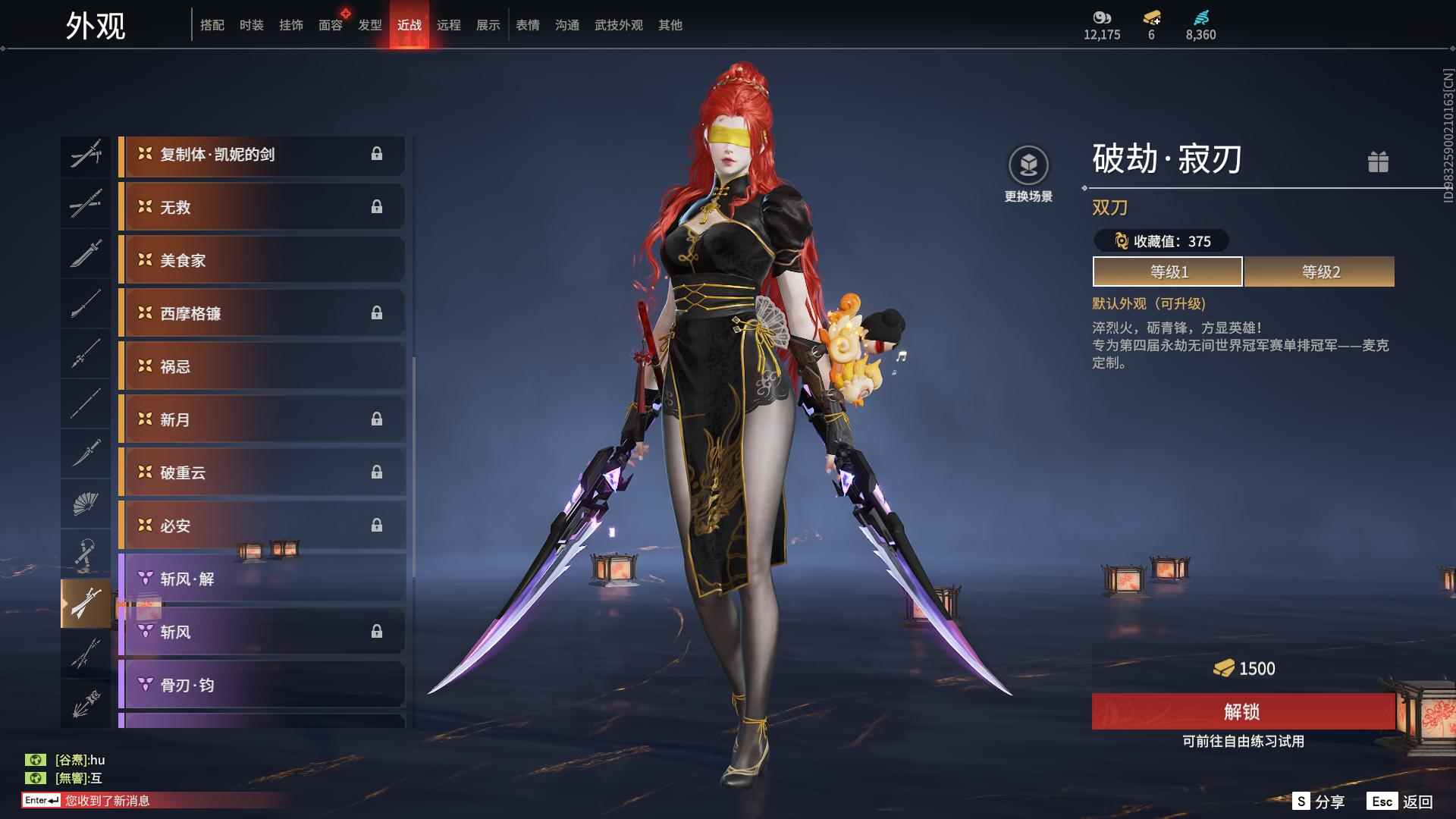Show the 表情 tab
Viewport: 1456px width, 819px height.
click(527, 25)
